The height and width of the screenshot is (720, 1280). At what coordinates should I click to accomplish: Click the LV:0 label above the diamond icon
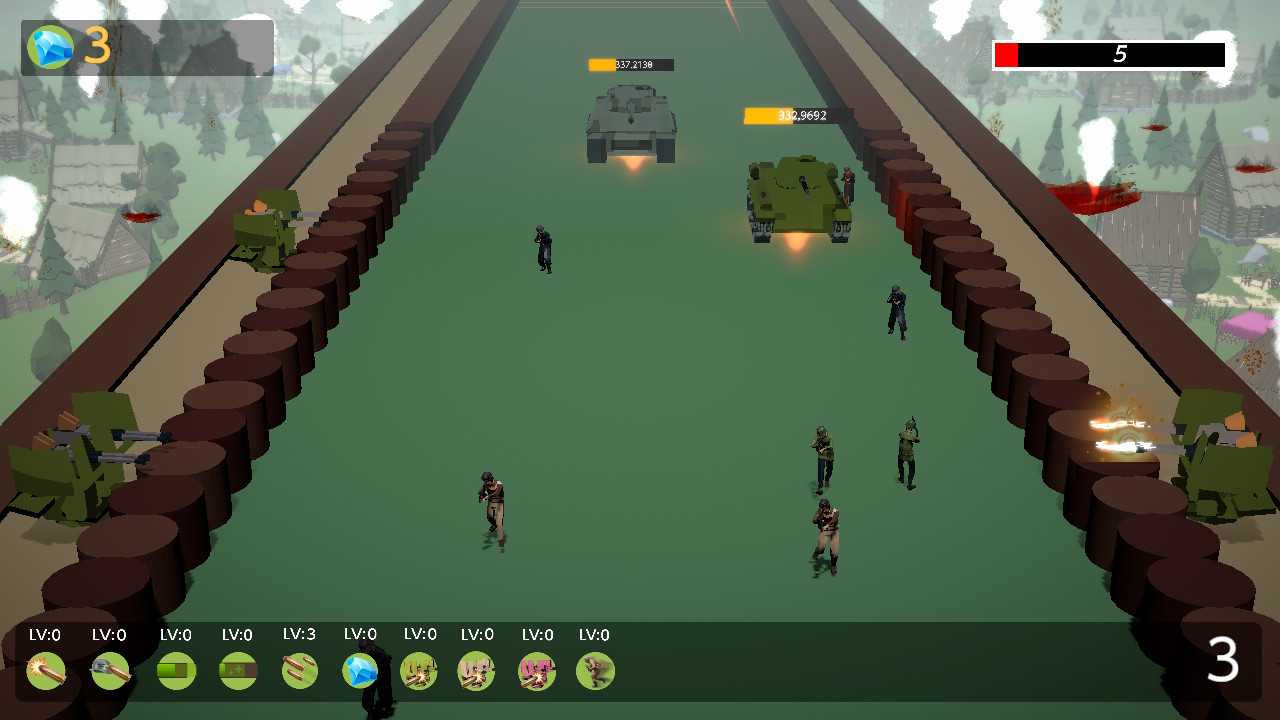coord(359,633)
